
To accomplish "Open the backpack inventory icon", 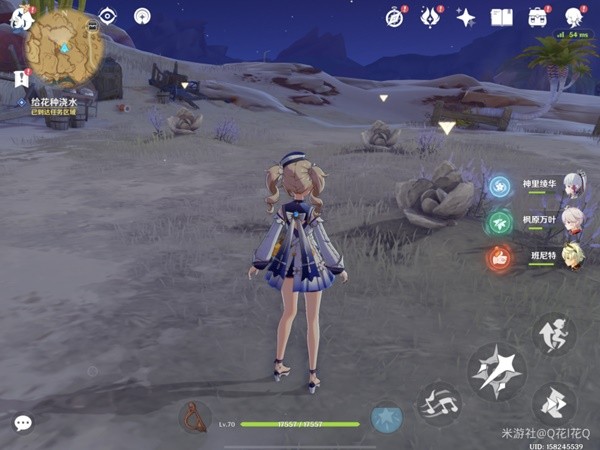I will (x=538, y=17).
